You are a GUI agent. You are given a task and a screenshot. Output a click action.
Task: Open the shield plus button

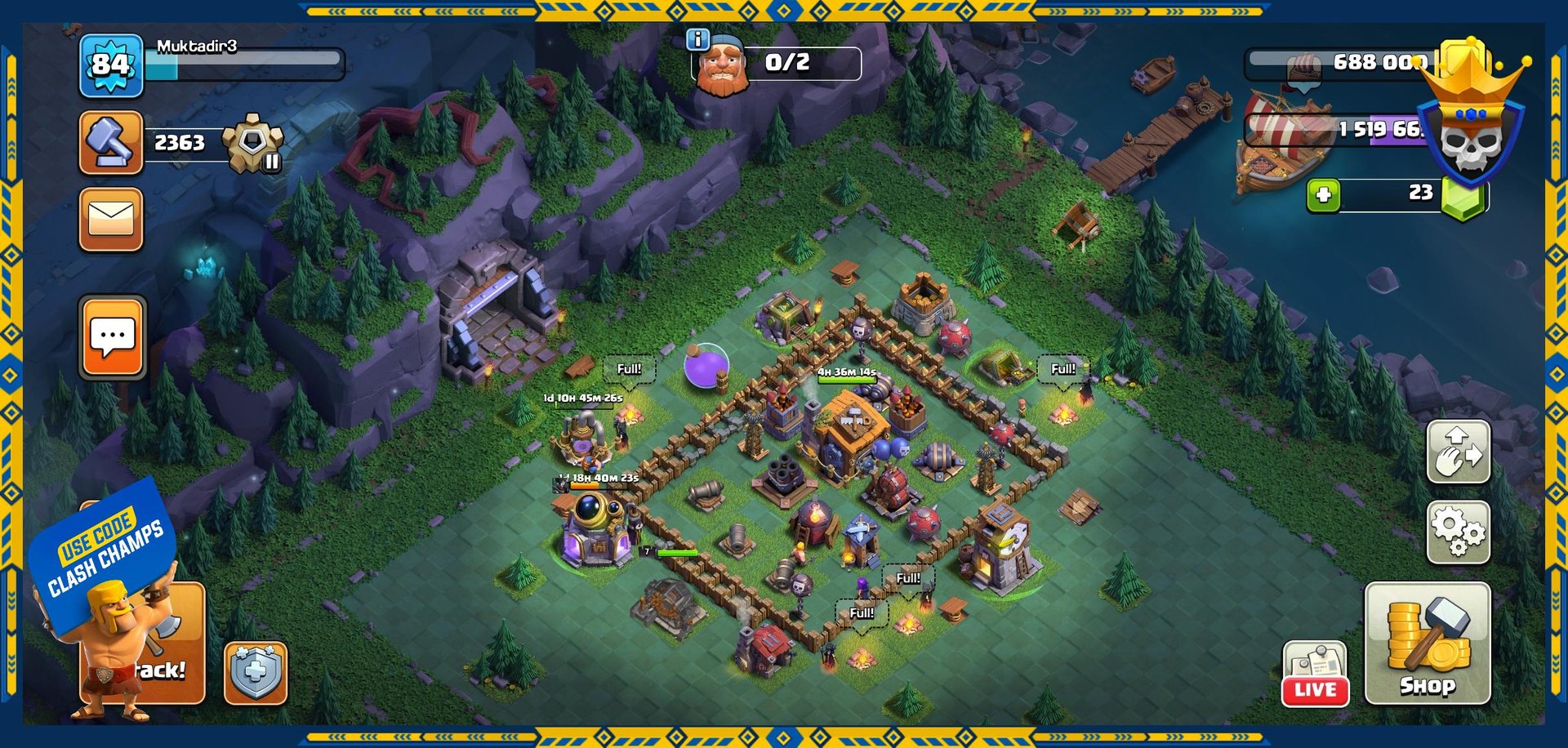256,673
